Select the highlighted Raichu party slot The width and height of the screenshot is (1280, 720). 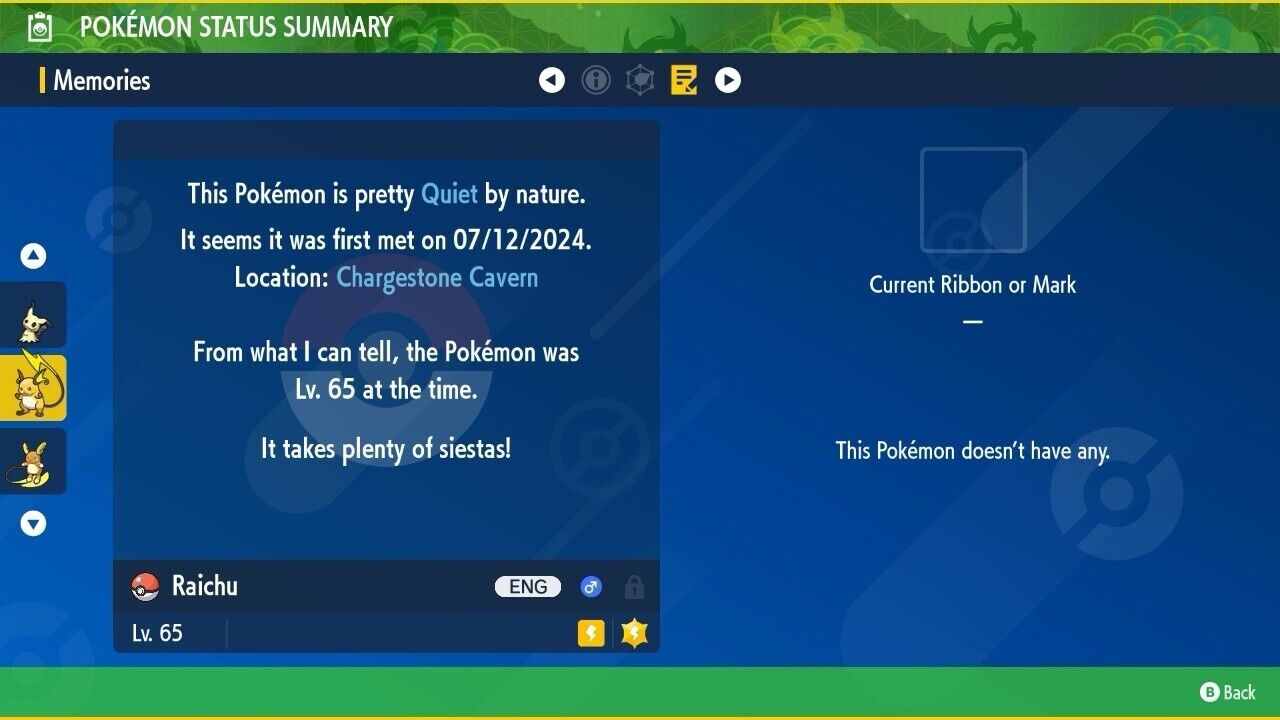click(33, 388)
